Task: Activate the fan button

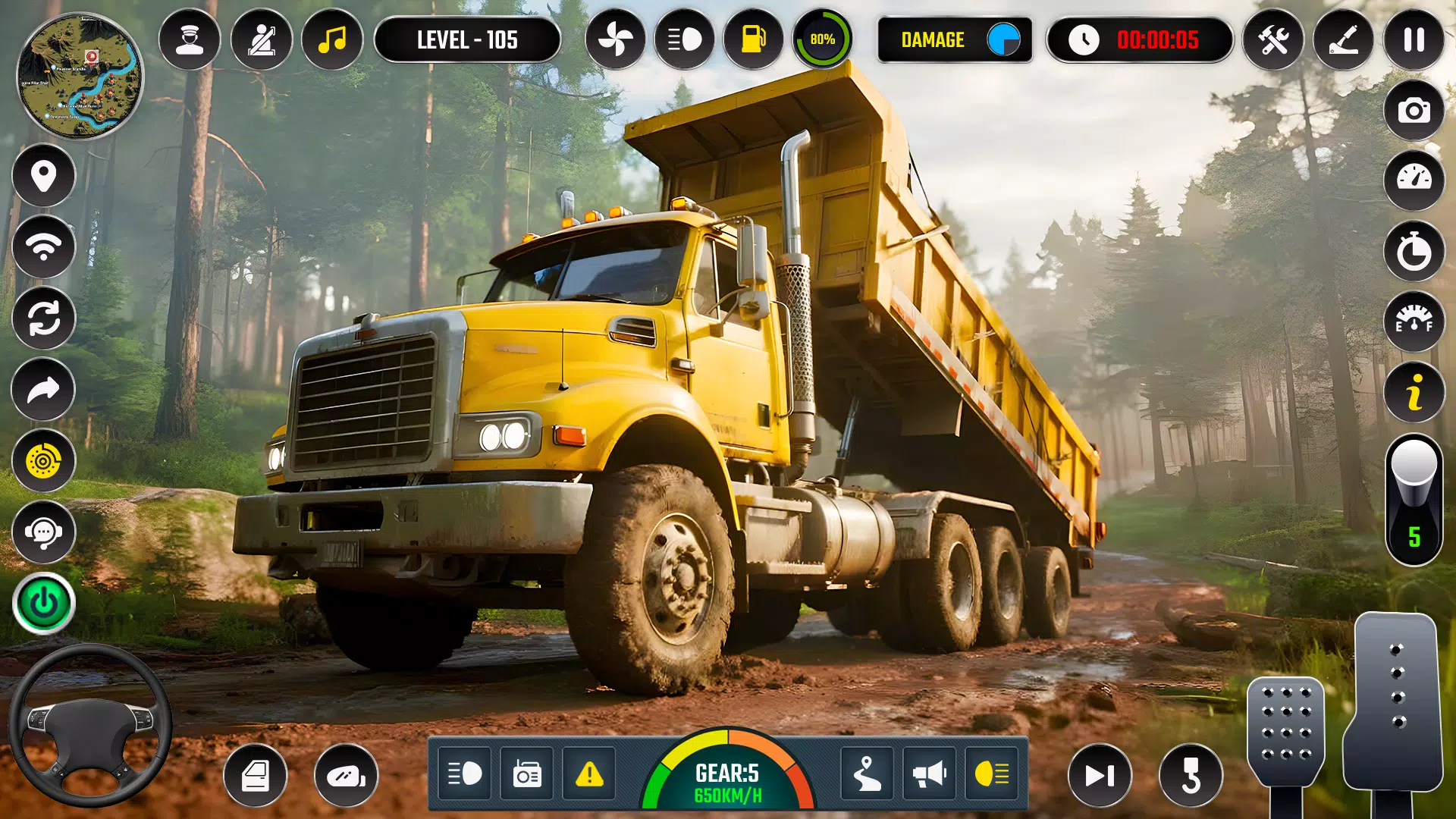Action: pos(615,39)
